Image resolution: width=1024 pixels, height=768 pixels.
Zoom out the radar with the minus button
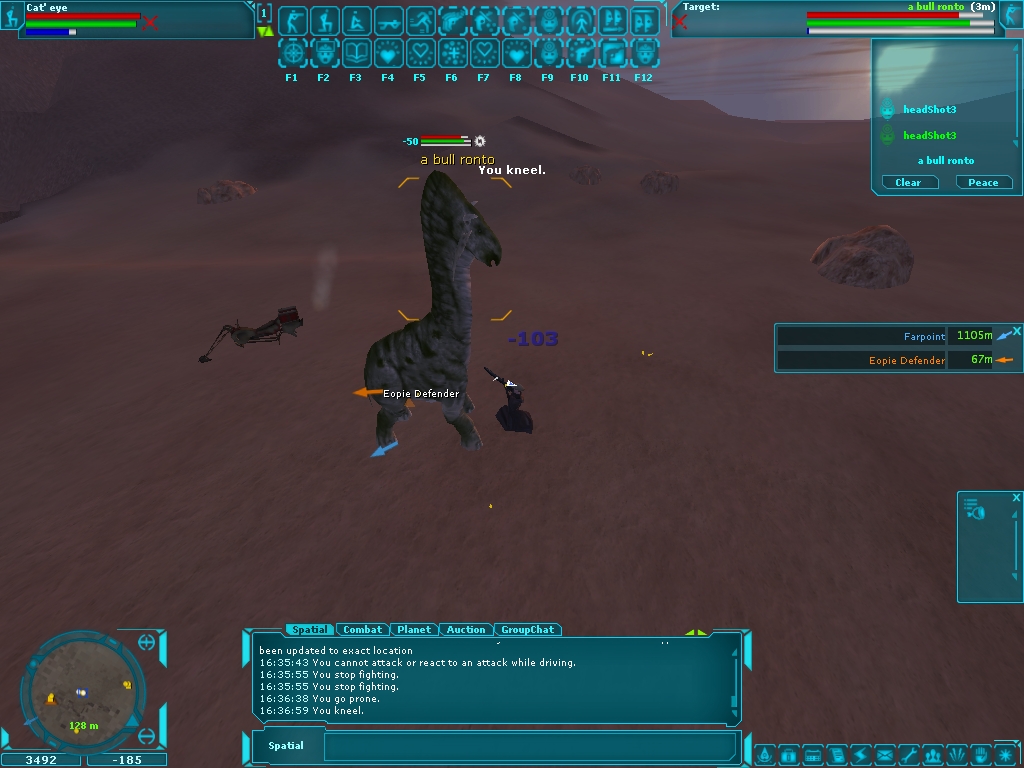tap(147, 737)
